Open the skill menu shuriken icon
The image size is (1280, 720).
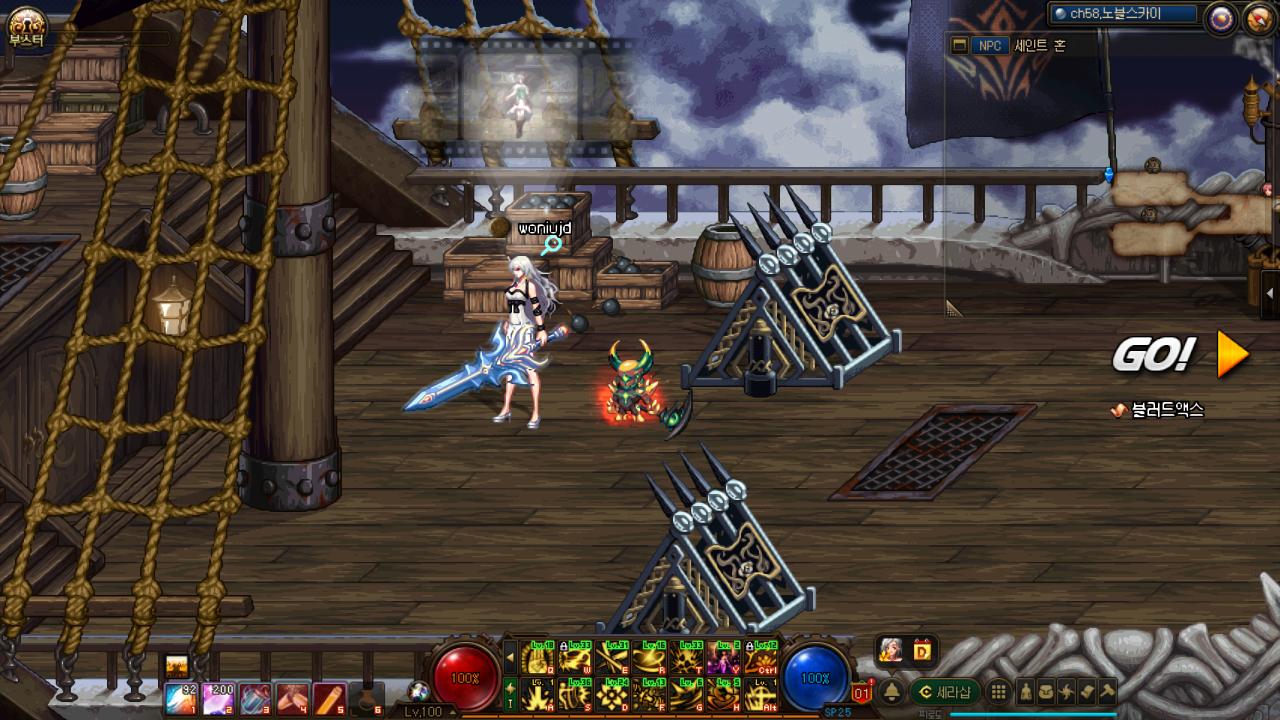pos(1066,692)
